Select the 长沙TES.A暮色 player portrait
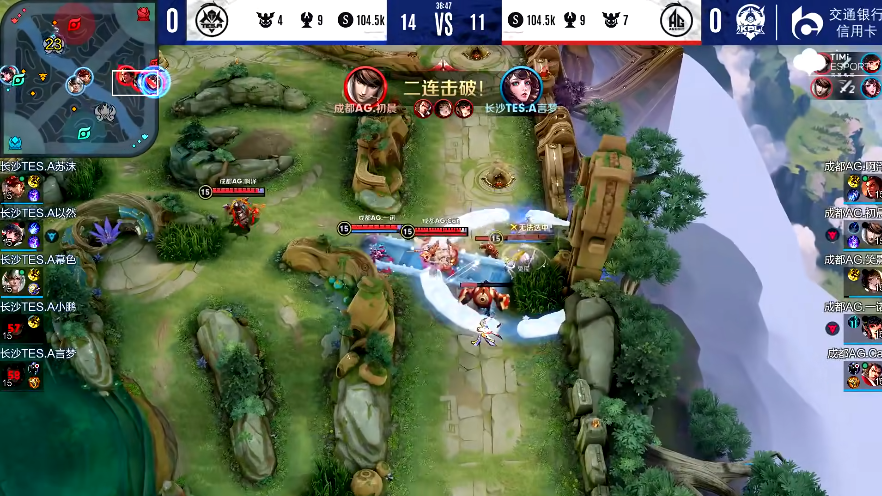882x496 pixels. (13, 280)
